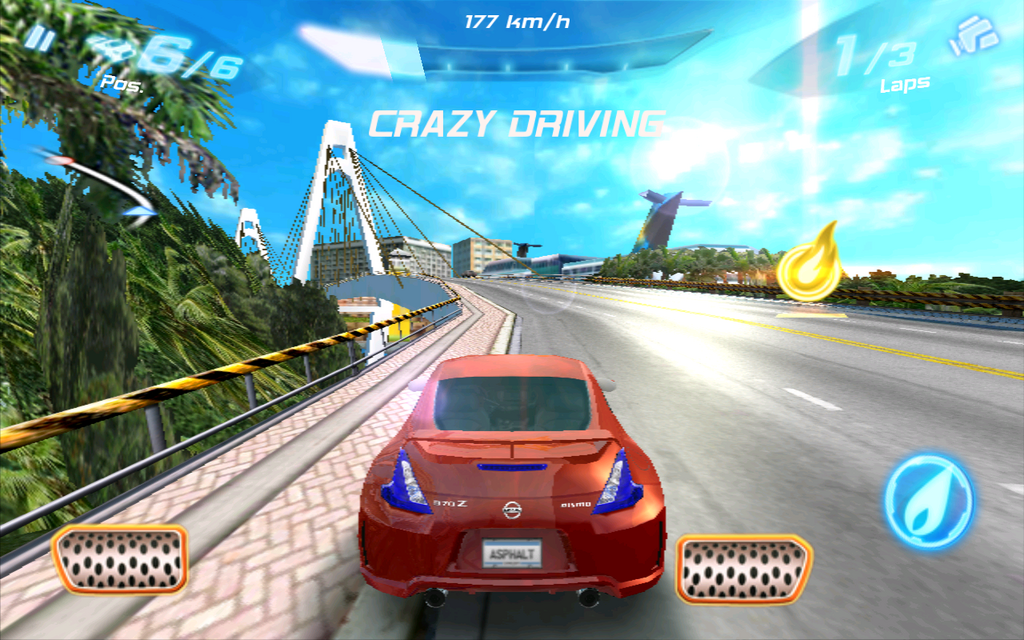The width and height of the screenshot is (1024, 640).
Task: Tap the left-hand pedal button
Action: (x=120, y=559)
